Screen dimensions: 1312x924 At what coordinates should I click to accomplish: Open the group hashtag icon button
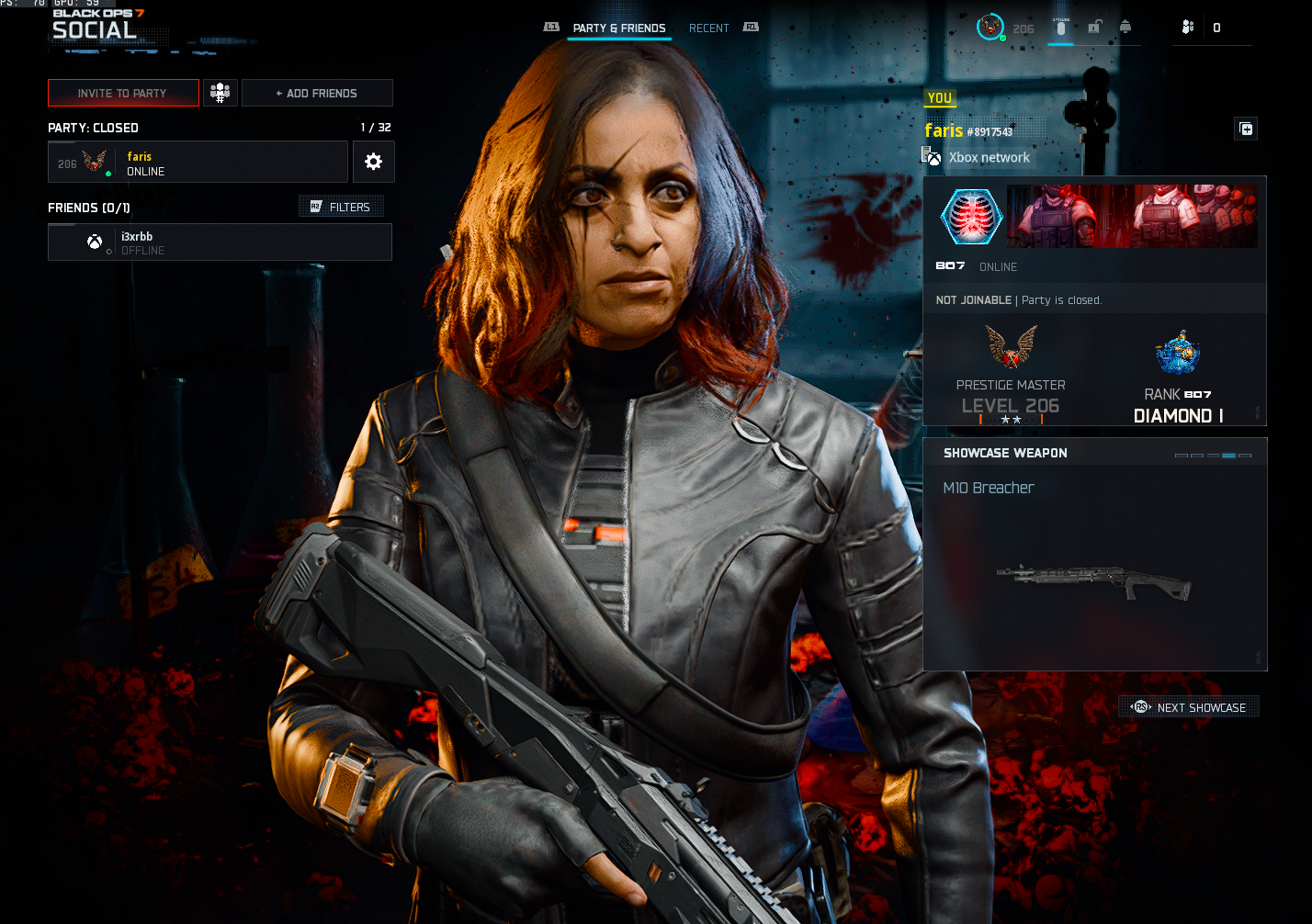220,93
